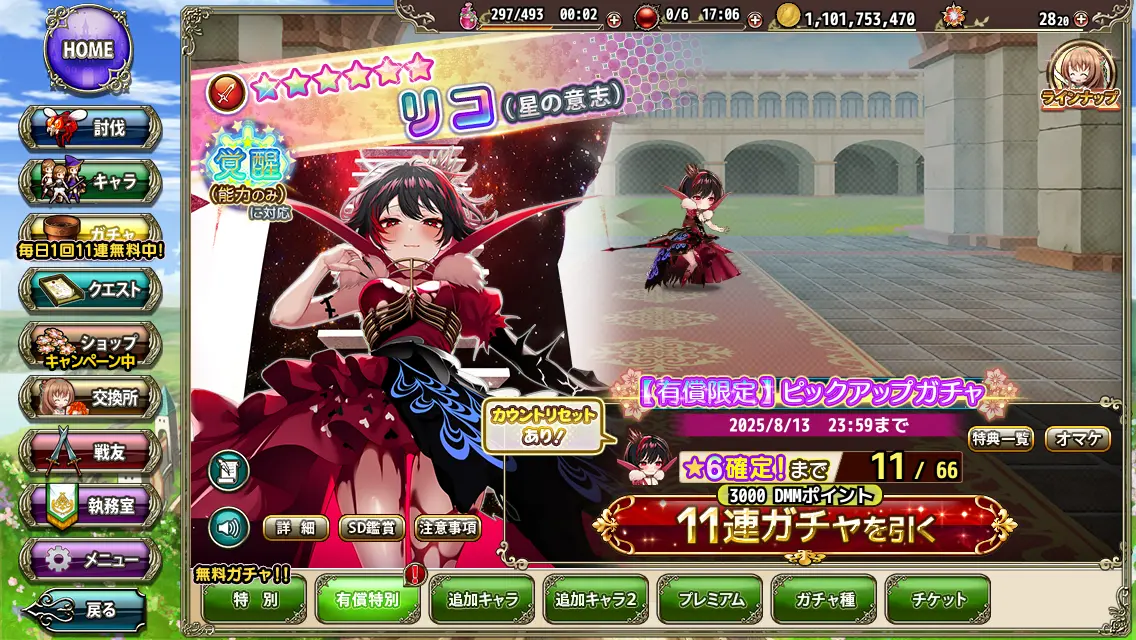Screen dimensions: 1136x640
Task: Open the 執務室 office menu
Action: (91, 506)
